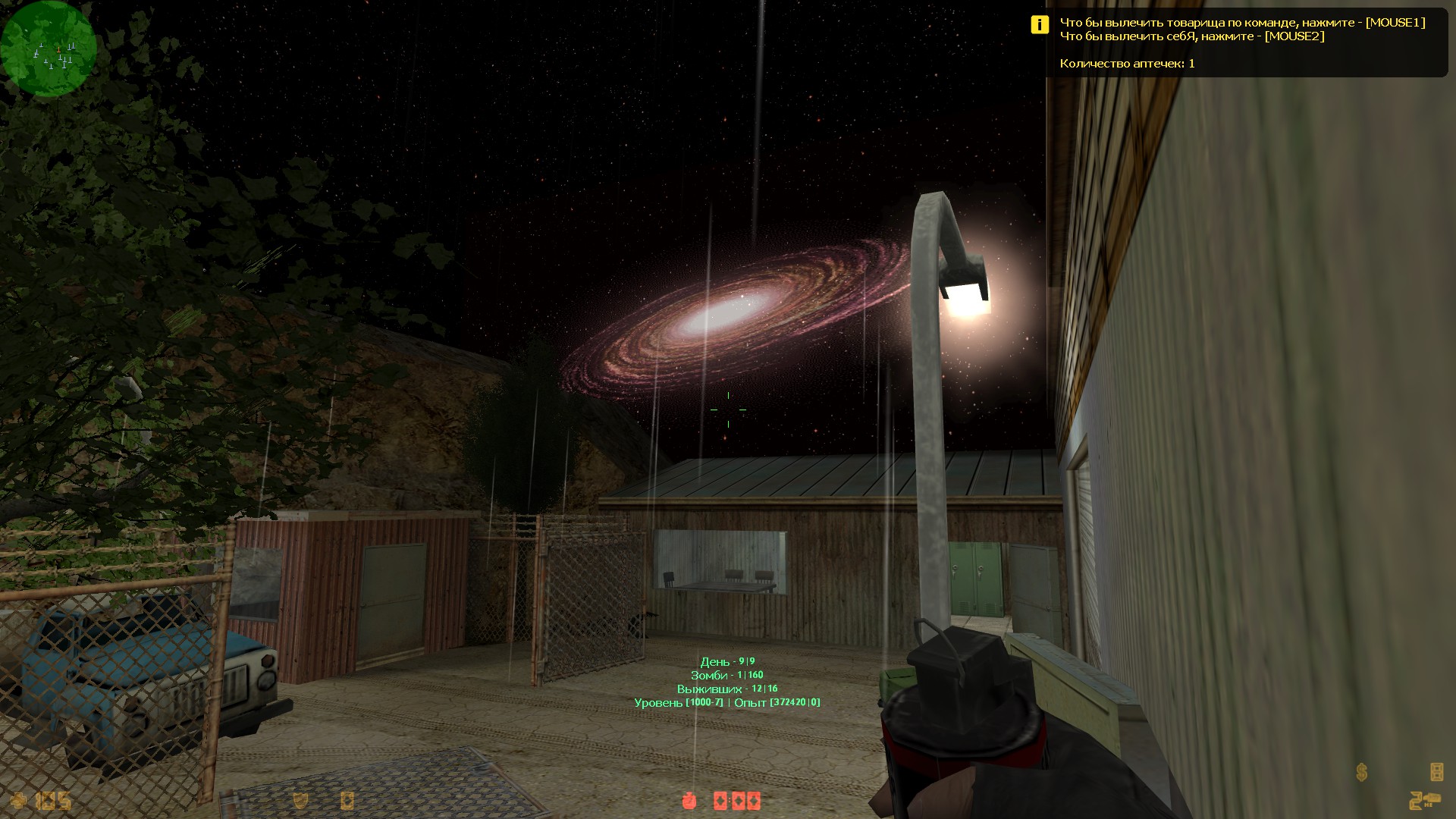The width and height of the screenshot is (1456, 819).
Task: Click the red grenade icon
Action: point(689,800)
